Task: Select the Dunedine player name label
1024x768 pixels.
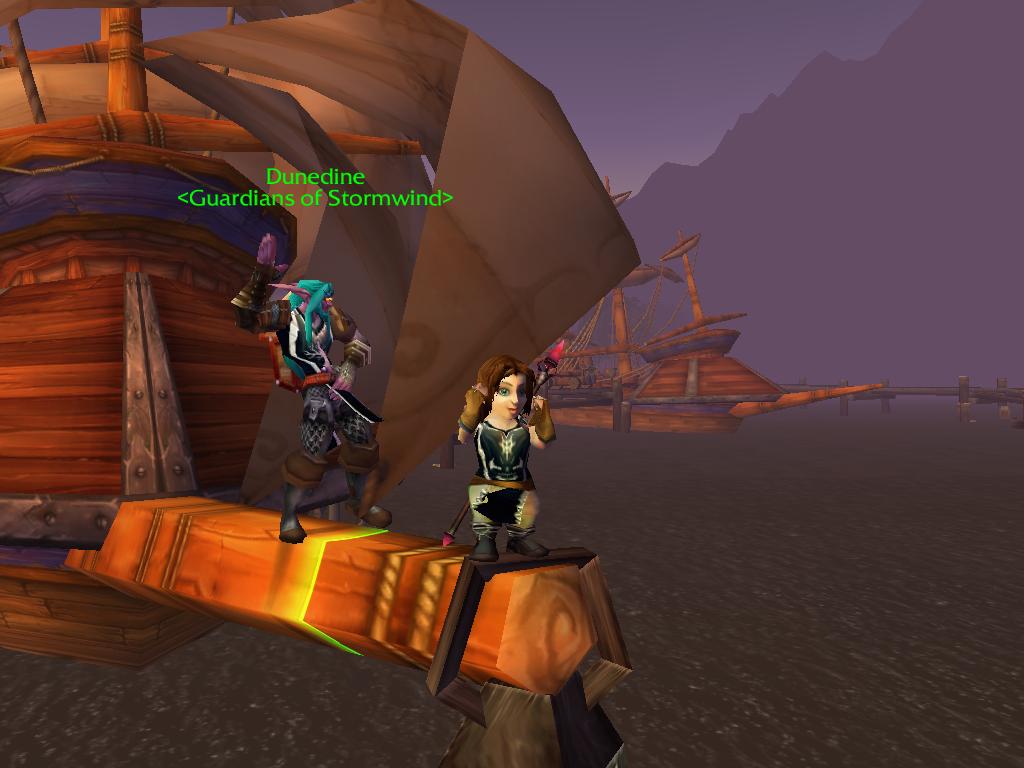Action: [315, 178]
